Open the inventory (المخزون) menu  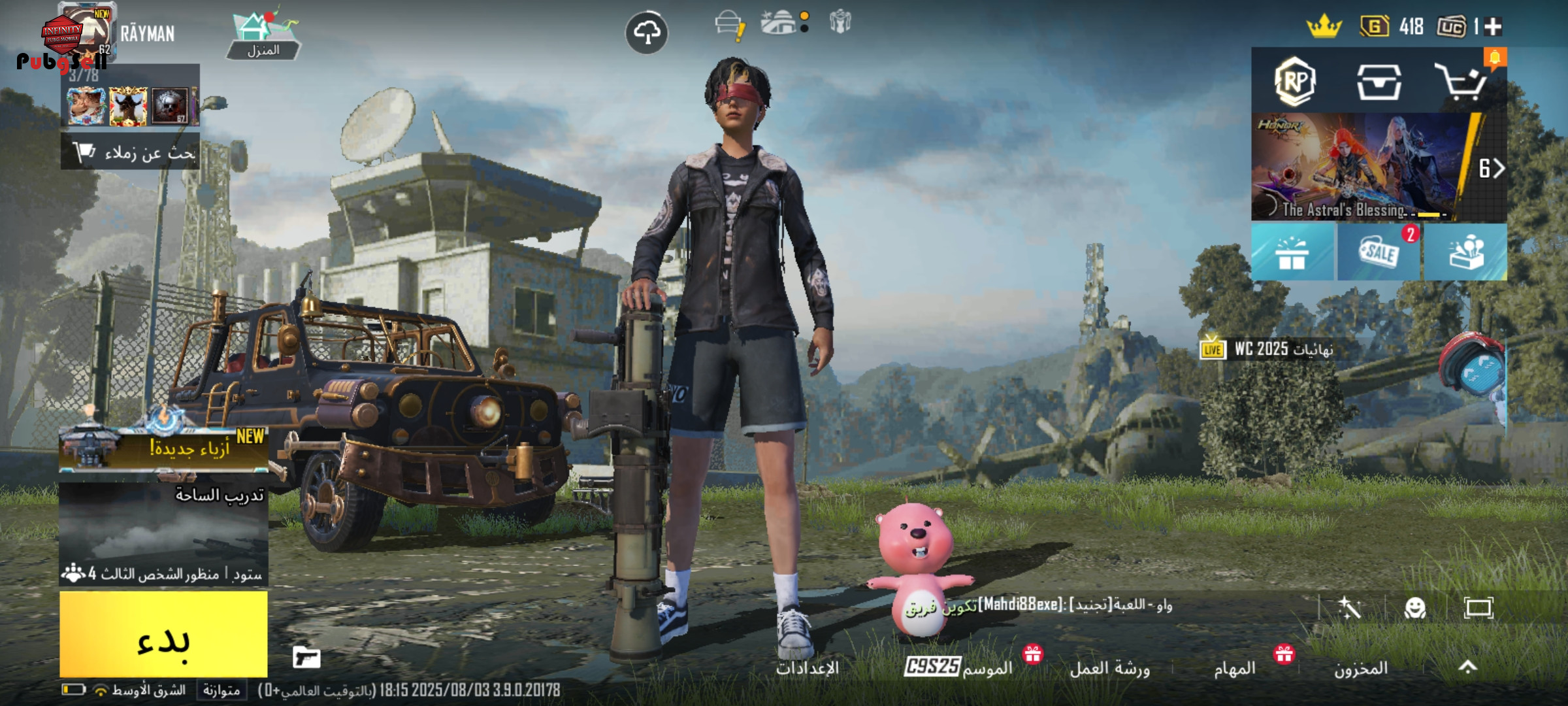[x=1360, y=669]
